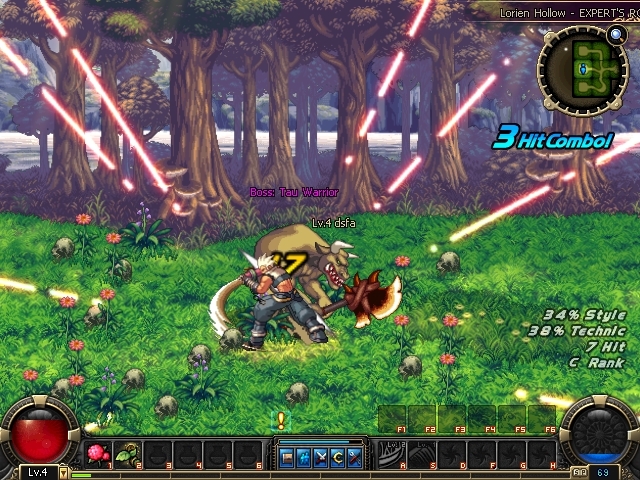Viewport: 640px width, 480px height.
Task: Use the red berry item in slot 1
Action: [x=98, y=455]
